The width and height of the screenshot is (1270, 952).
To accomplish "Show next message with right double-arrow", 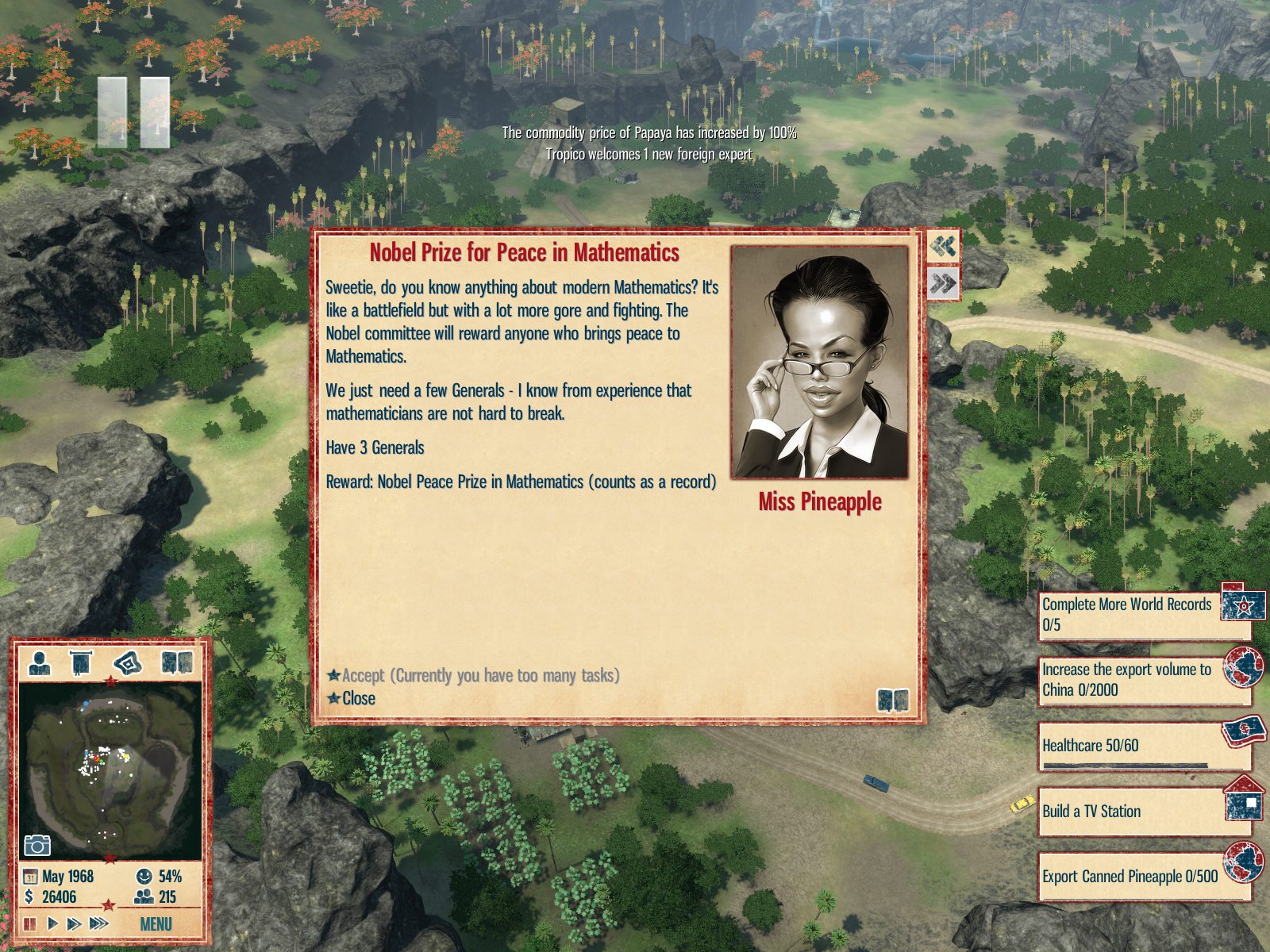I will coord(943,283).
